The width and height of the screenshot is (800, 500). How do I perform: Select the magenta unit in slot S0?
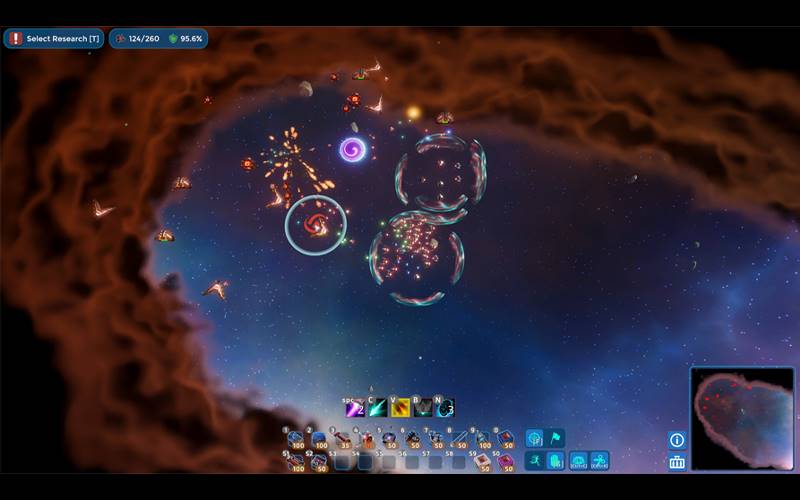coord(505,462)
